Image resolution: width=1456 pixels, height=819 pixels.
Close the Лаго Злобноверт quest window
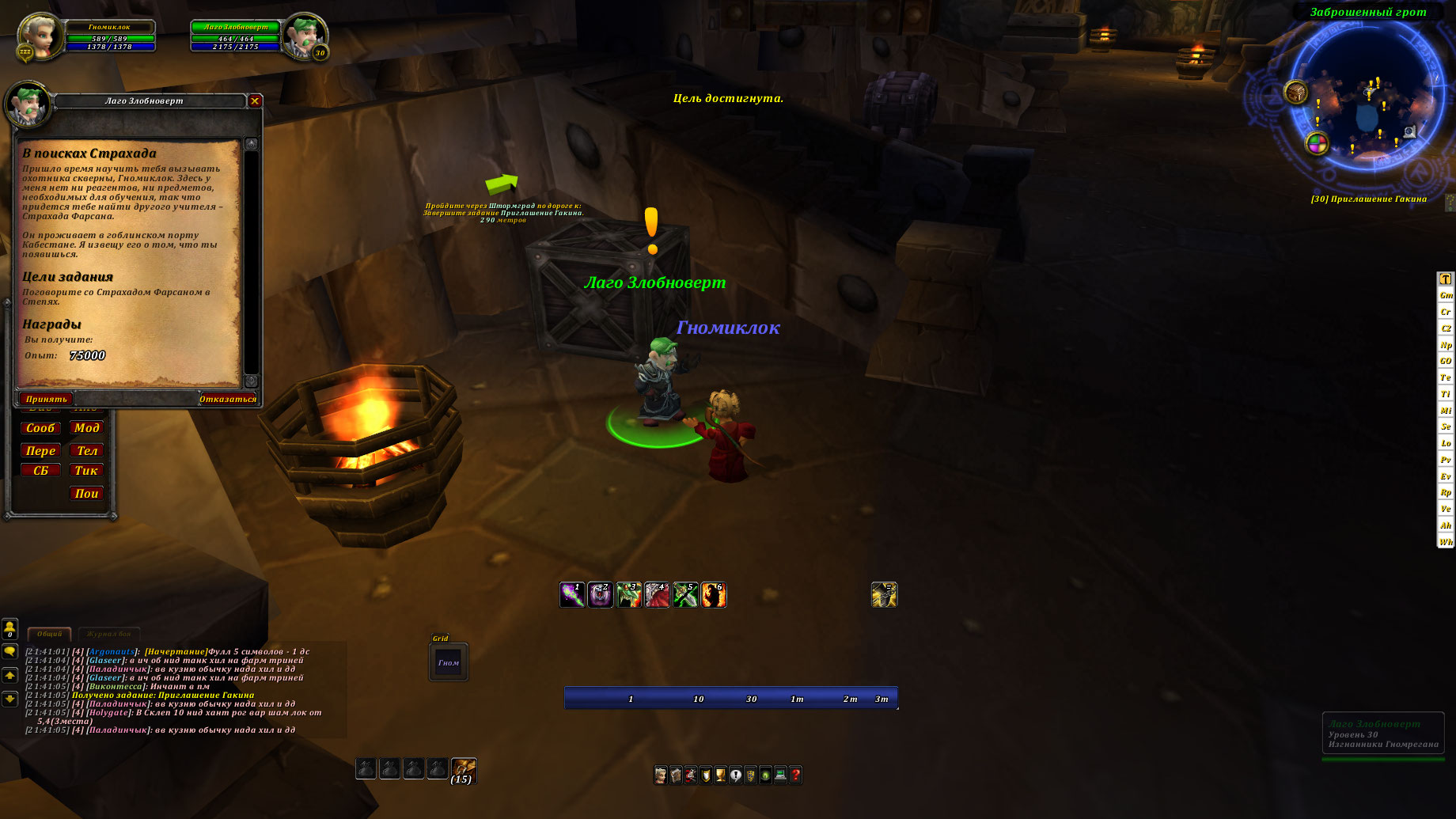click(x=255, y=100)
